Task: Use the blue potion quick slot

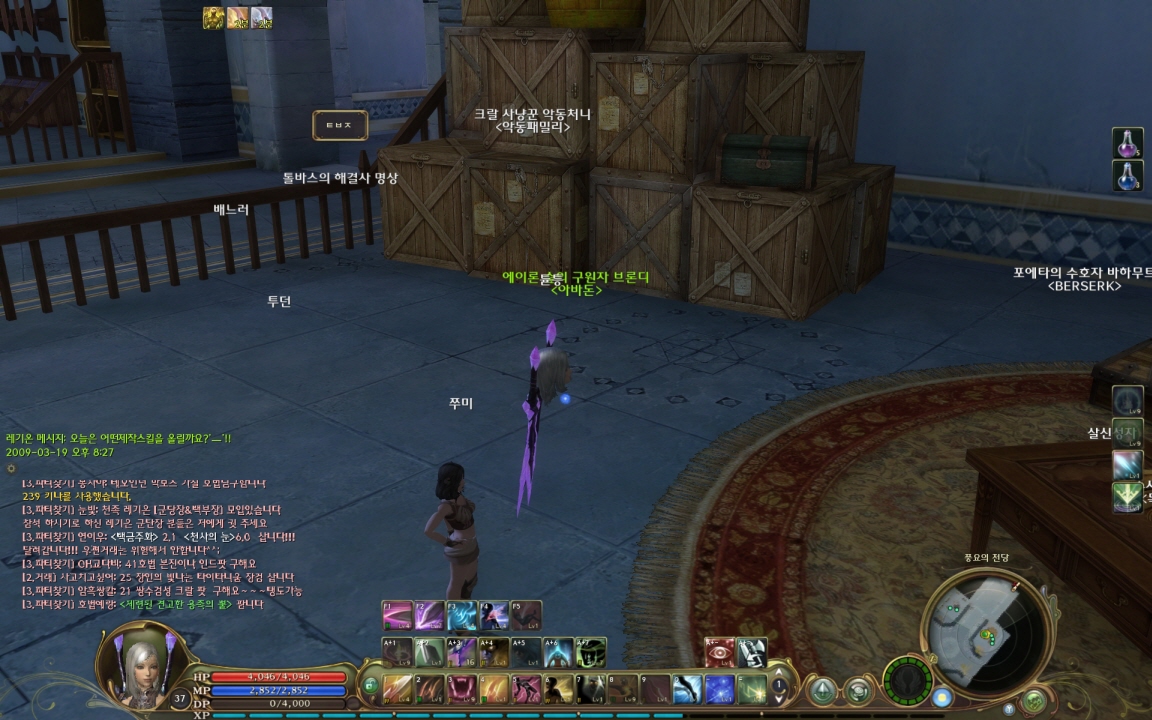Action: pyautogui.click(x=1128, y=176)
